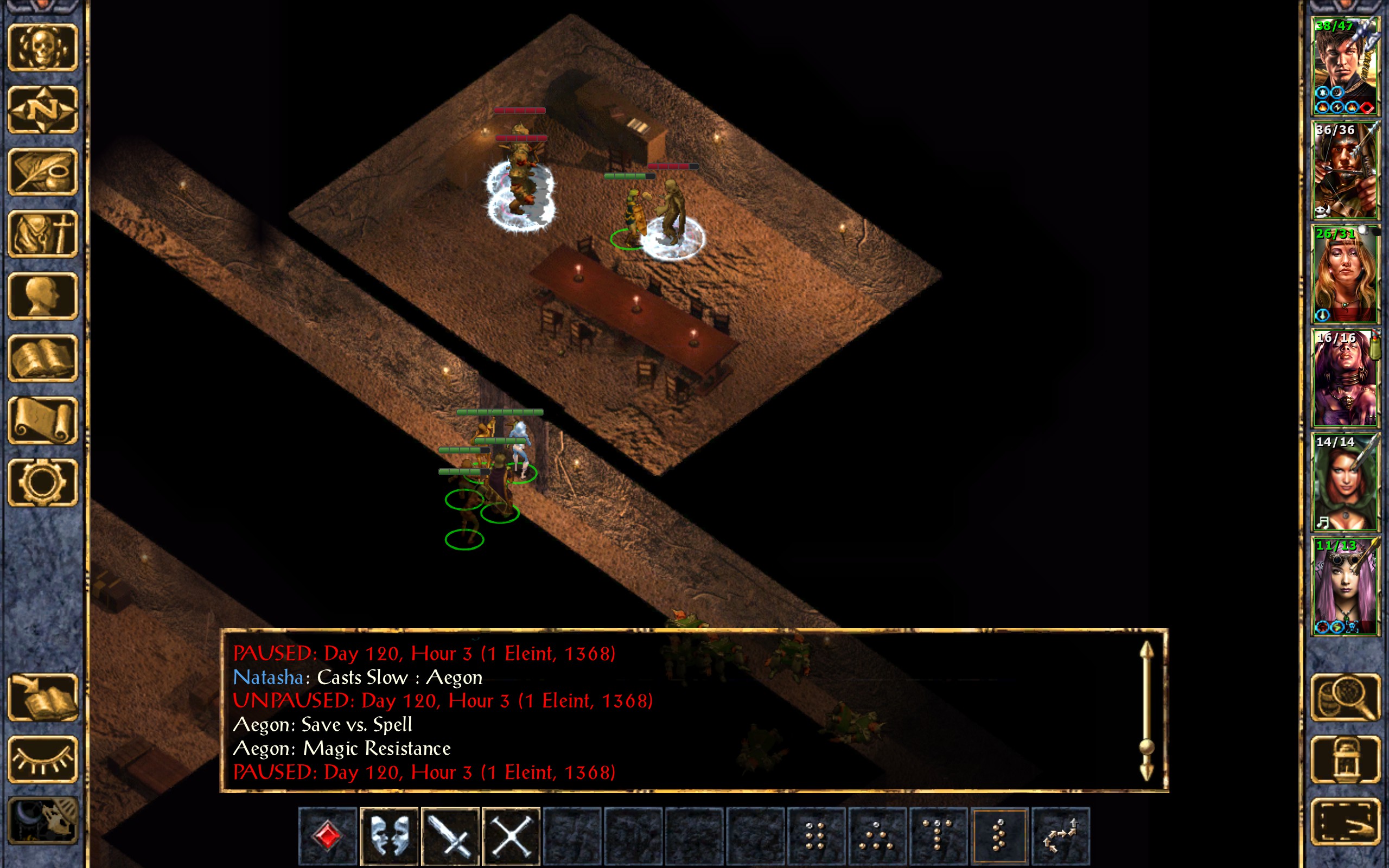Screen dimensions: 1389x868
Task: Open game options with the gear button
Action: [42, 482]
